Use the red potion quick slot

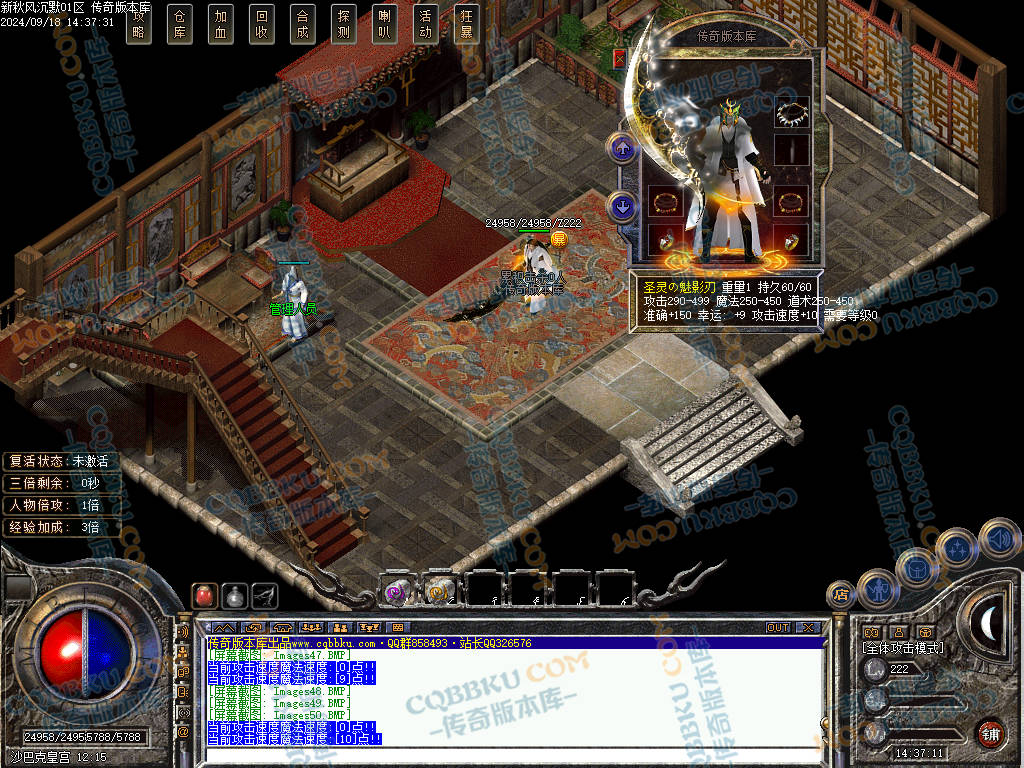coord(204,595)
